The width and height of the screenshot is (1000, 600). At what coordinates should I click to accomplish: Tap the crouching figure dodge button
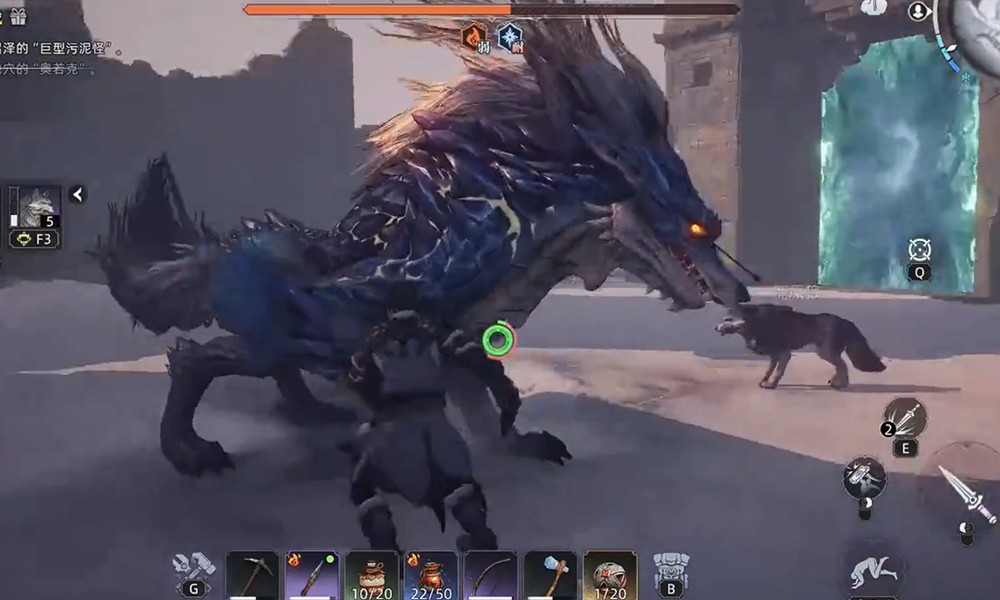coord(874,570)
